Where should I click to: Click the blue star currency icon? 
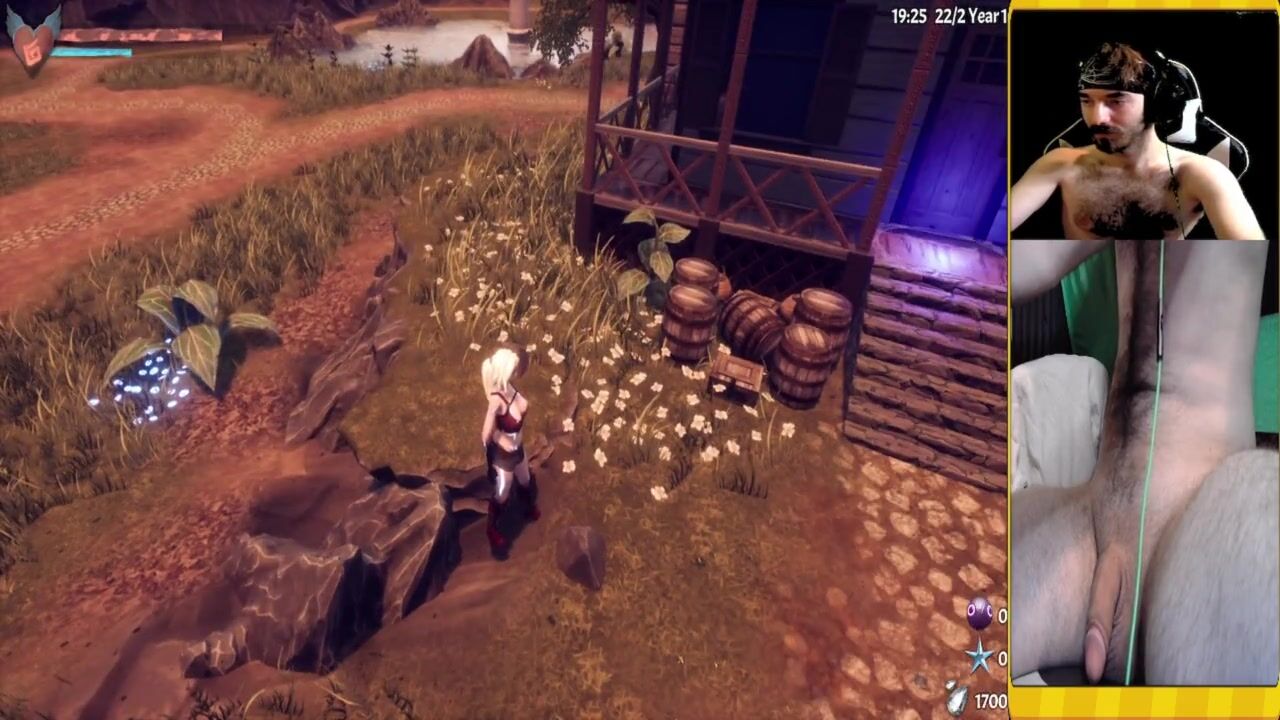coord(979,657)
